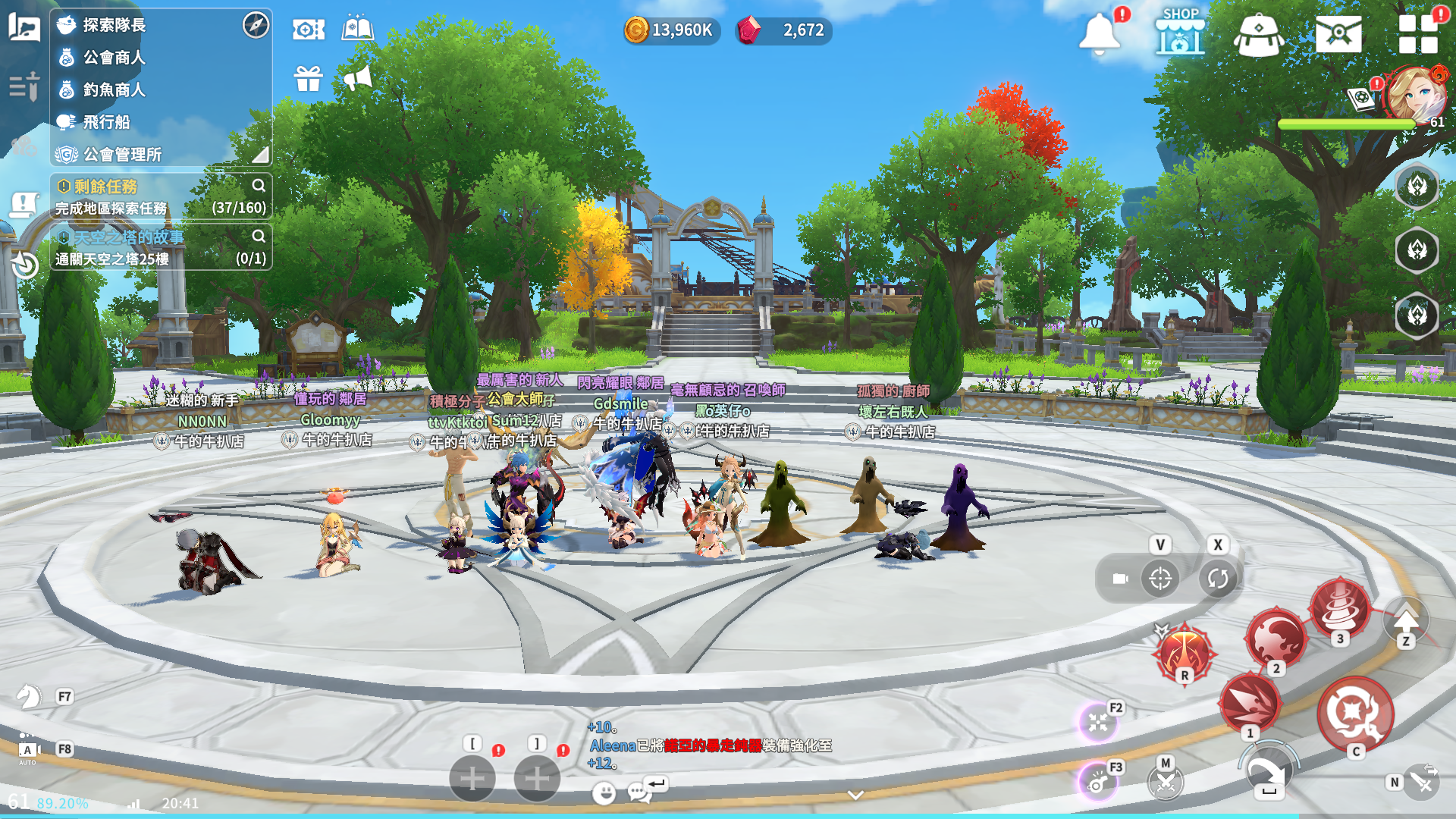
Task: Open the four-square main menu grid
Action: [1417, 34]
